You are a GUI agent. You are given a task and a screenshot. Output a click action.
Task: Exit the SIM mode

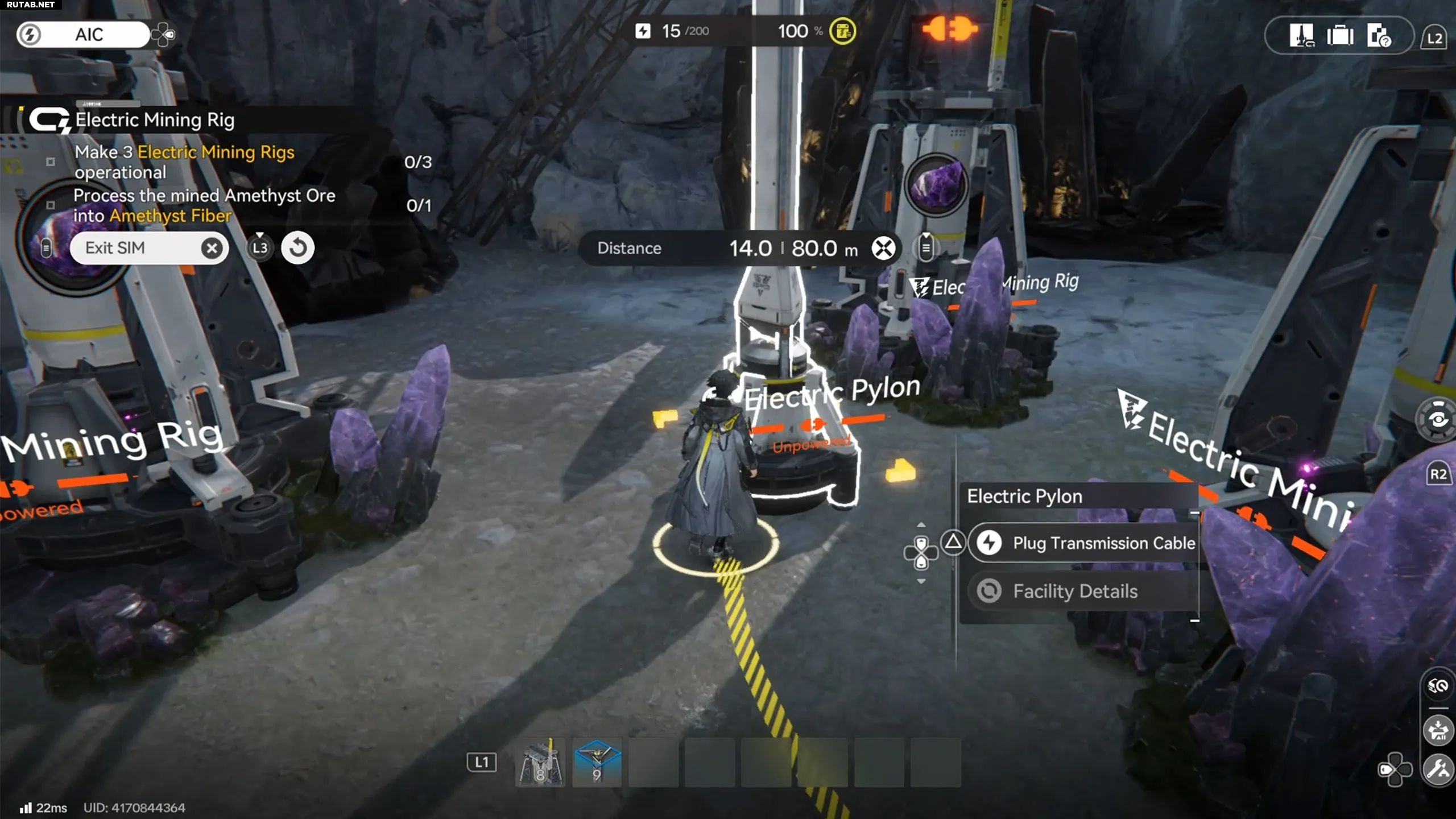149,248
